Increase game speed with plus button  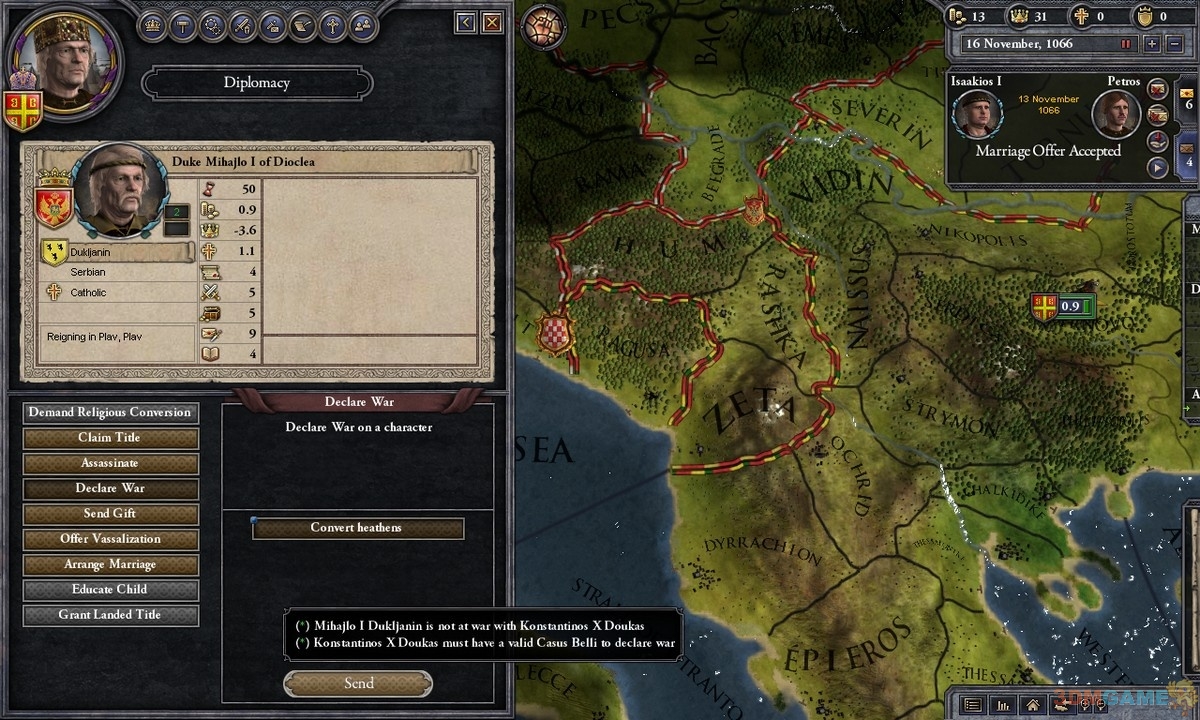[1152, 44]
